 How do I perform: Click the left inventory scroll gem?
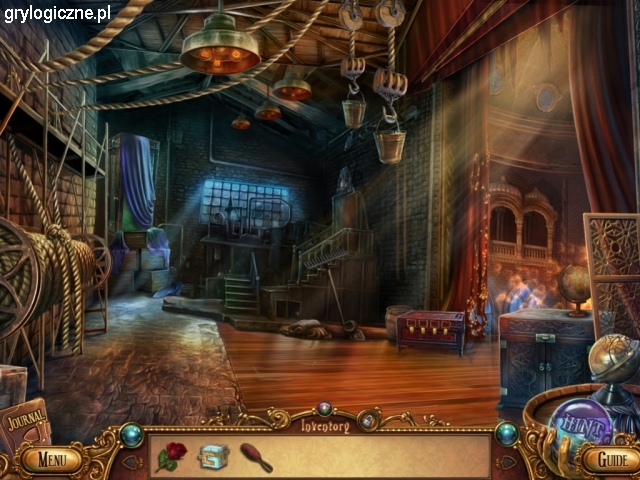132,434
